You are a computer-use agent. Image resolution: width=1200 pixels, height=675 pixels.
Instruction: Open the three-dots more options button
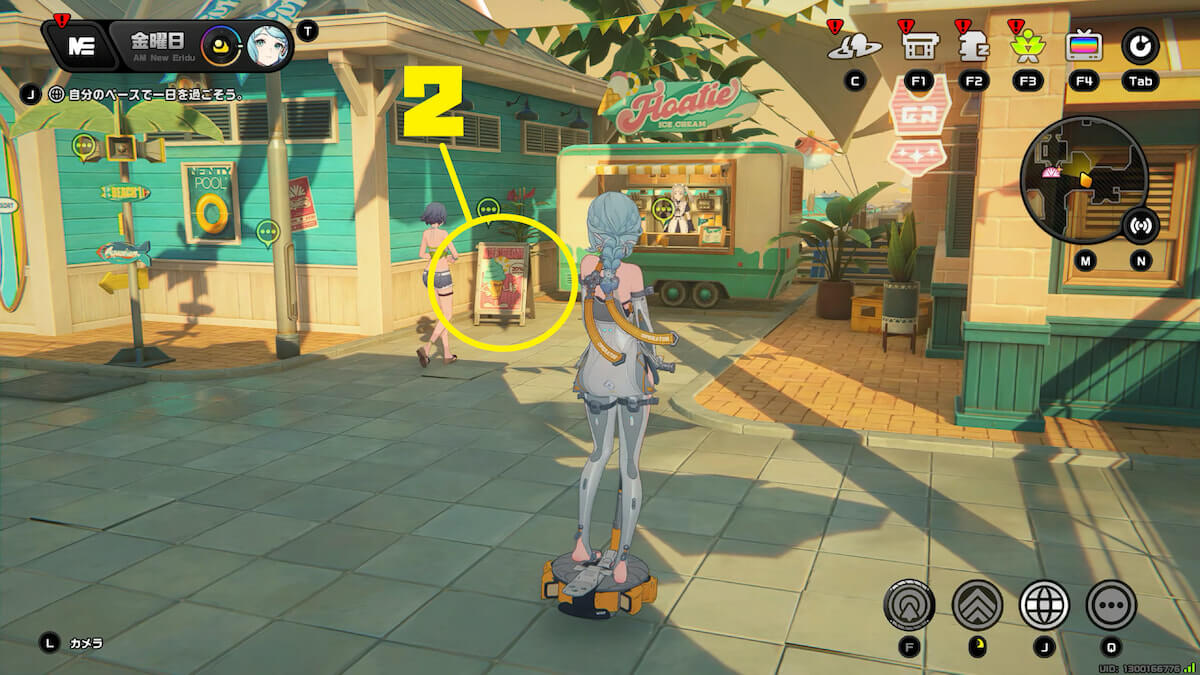[1111, 604]
